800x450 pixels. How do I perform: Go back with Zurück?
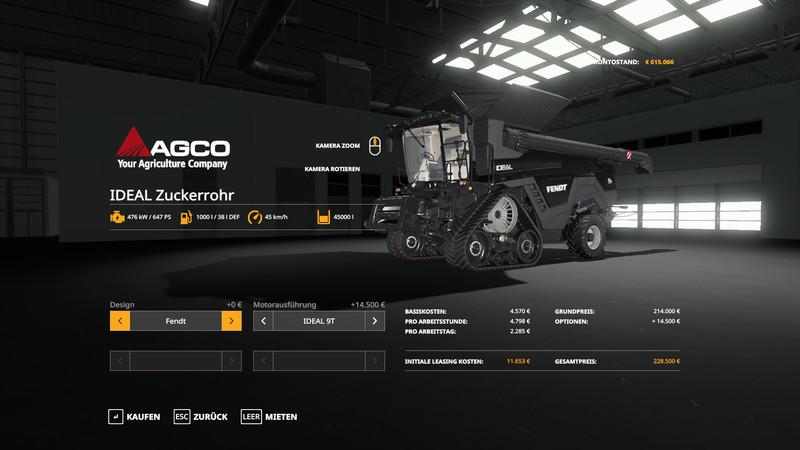[x=201, y=416]
